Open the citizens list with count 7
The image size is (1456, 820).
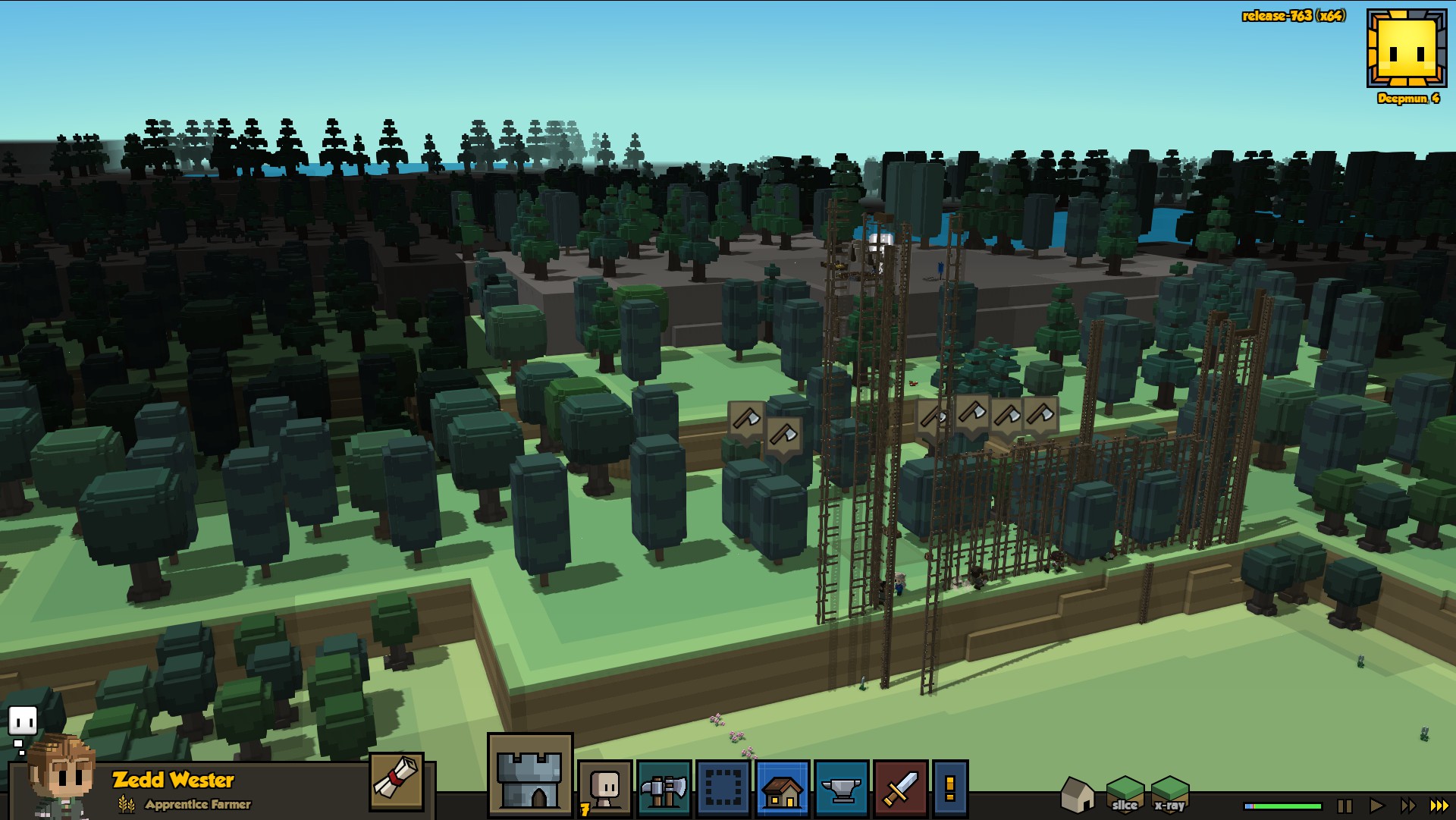604,789
